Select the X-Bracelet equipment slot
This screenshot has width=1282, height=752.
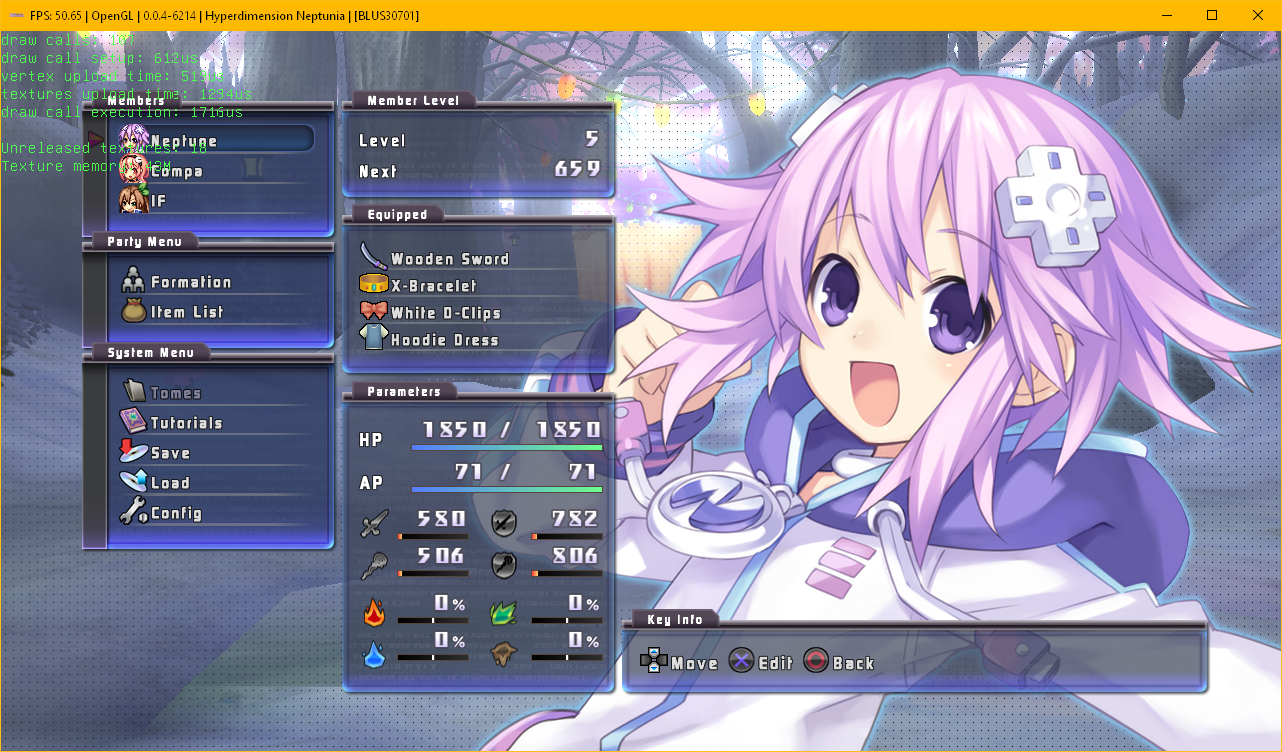[x=433, y=286]
